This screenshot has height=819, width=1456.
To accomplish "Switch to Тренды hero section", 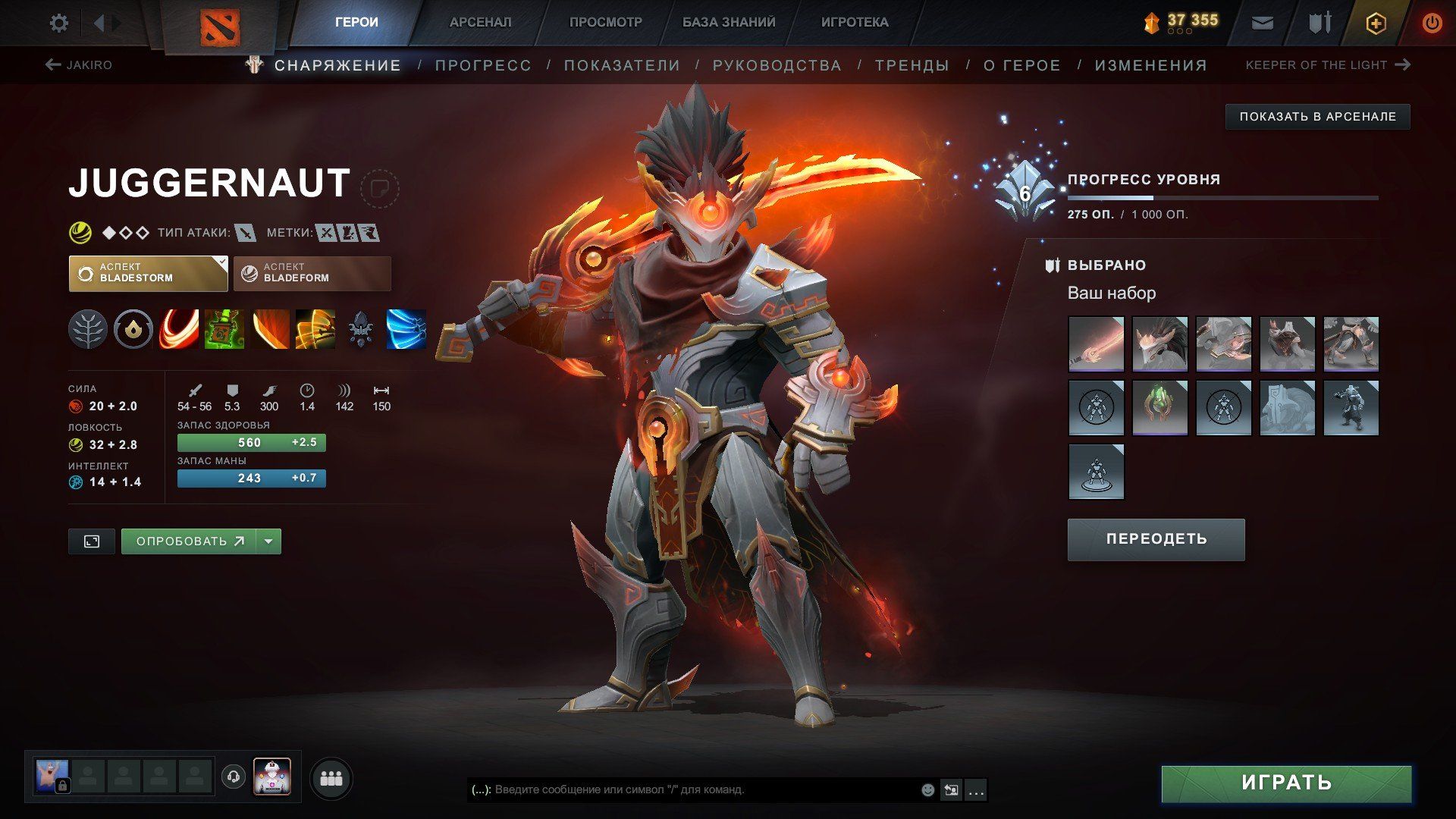I will (912, 65).
